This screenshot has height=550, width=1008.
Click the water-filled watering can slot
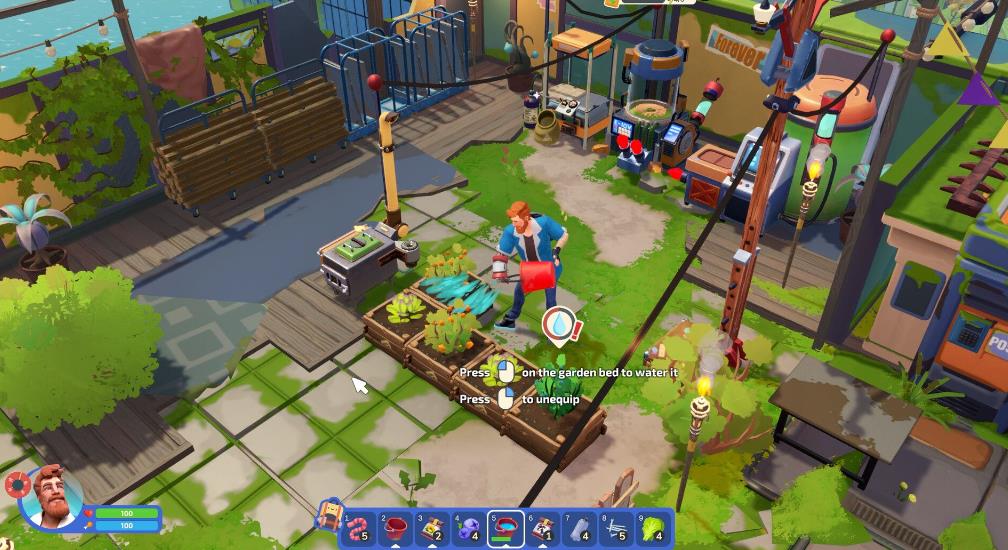tap(506, 528)
